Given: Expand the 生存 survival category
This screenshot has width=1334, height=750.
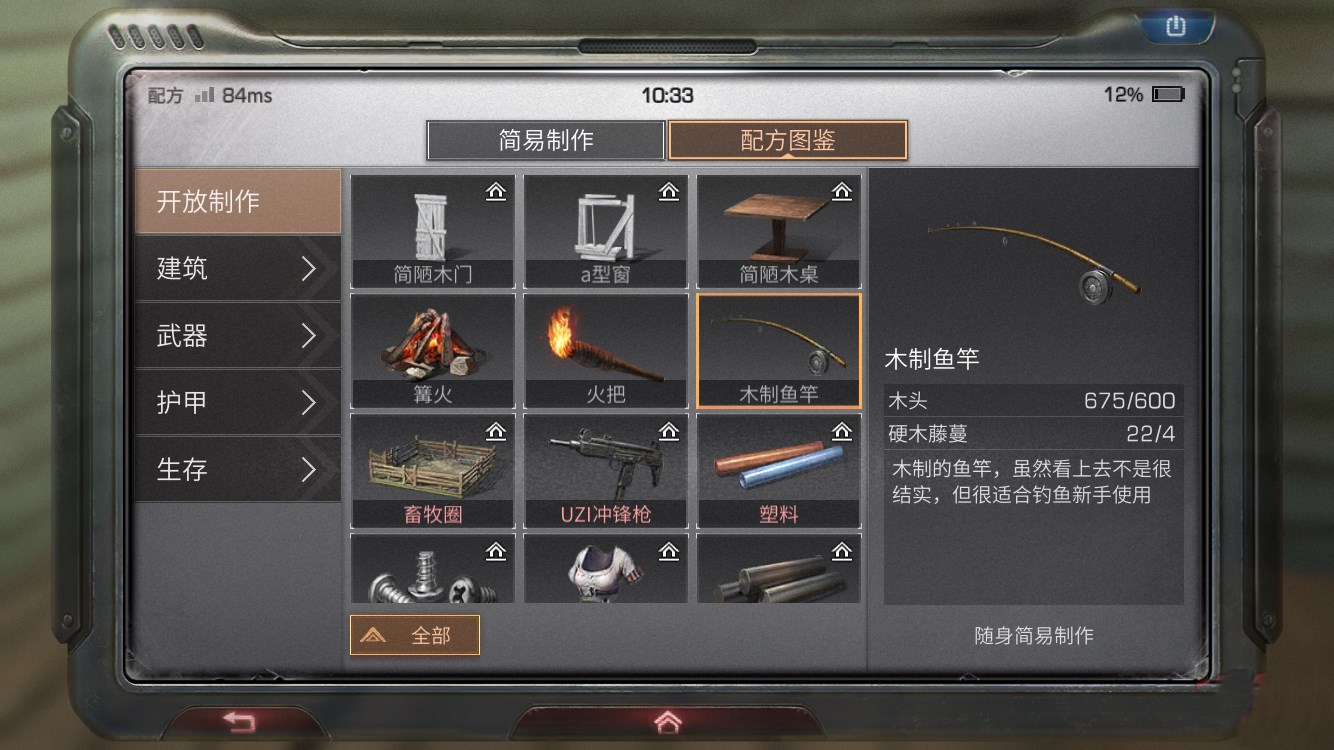Looking at the screenshot, I should pos(237,470).
